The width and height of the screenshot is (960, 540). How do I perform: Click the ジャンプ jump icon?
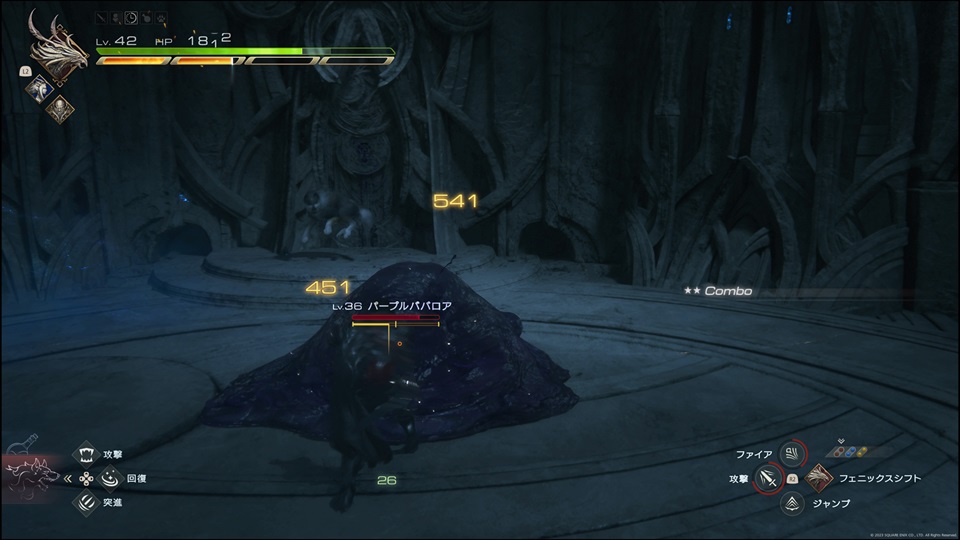click(793, 503)
